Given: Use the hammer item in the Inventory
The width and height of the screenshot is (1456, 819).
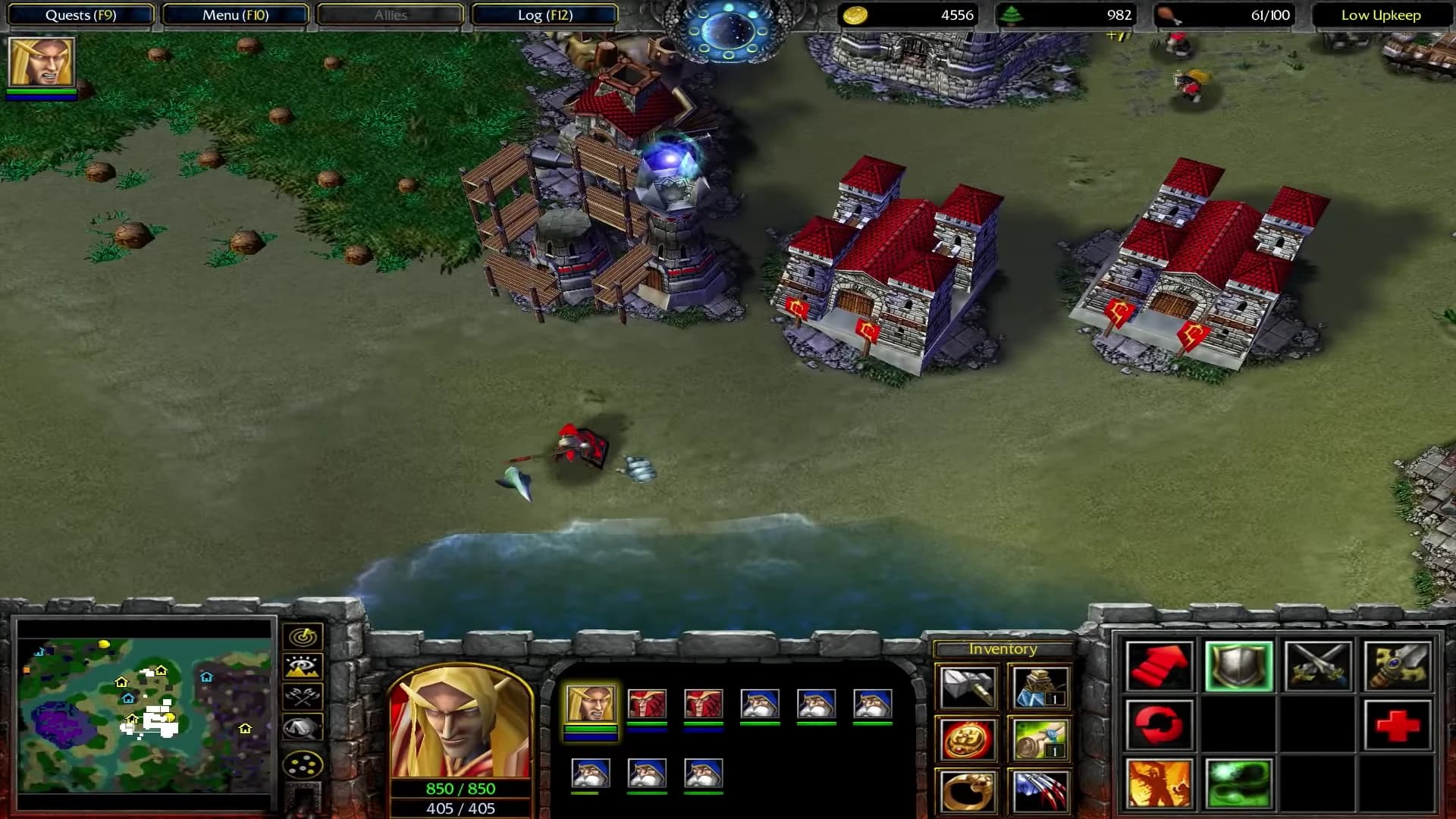Looking at the screenshot, I should pyautogui.click(x=968, y=686).
